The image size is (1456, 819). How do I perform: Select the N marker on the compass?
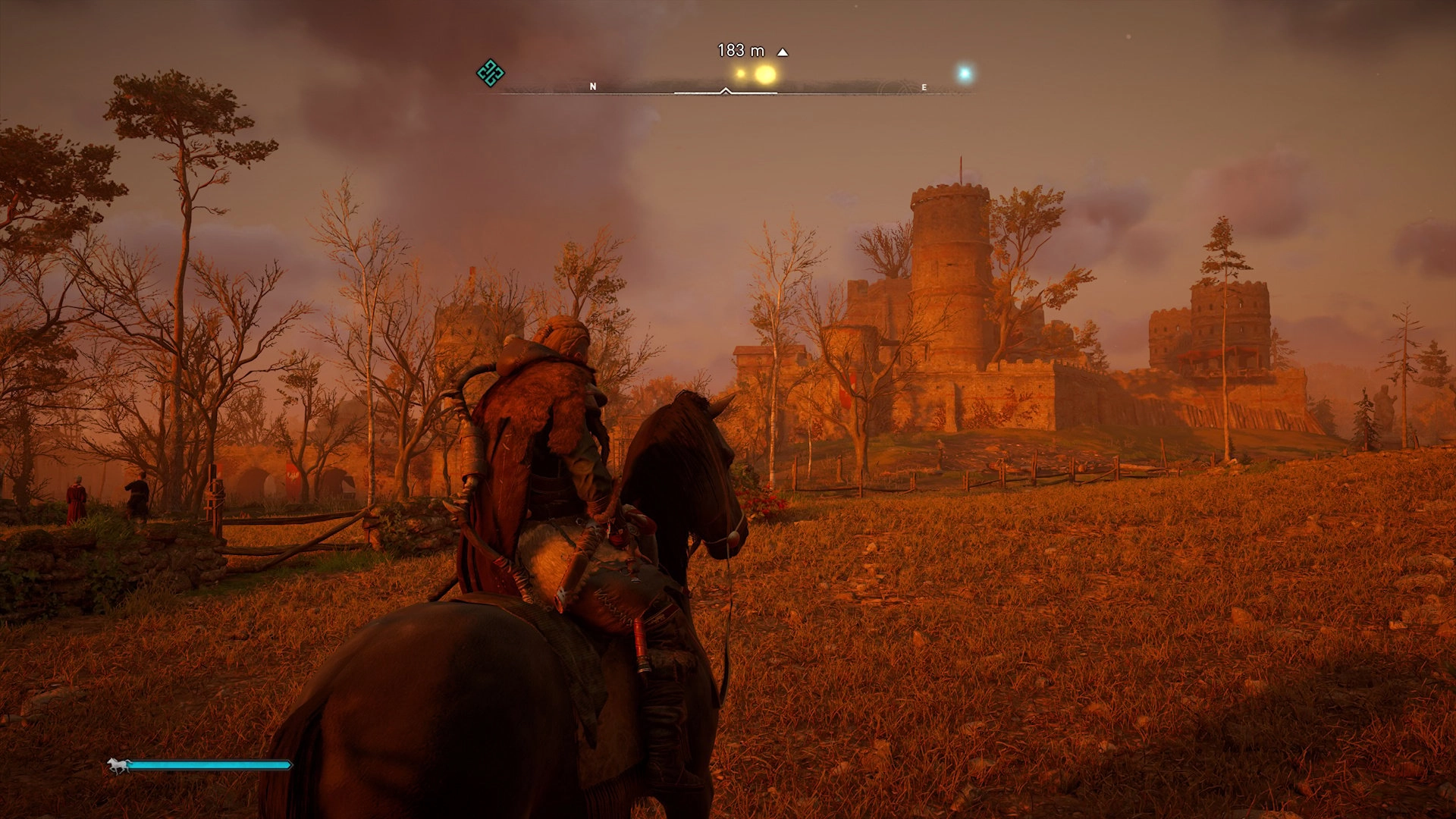[x=591, y=86]
